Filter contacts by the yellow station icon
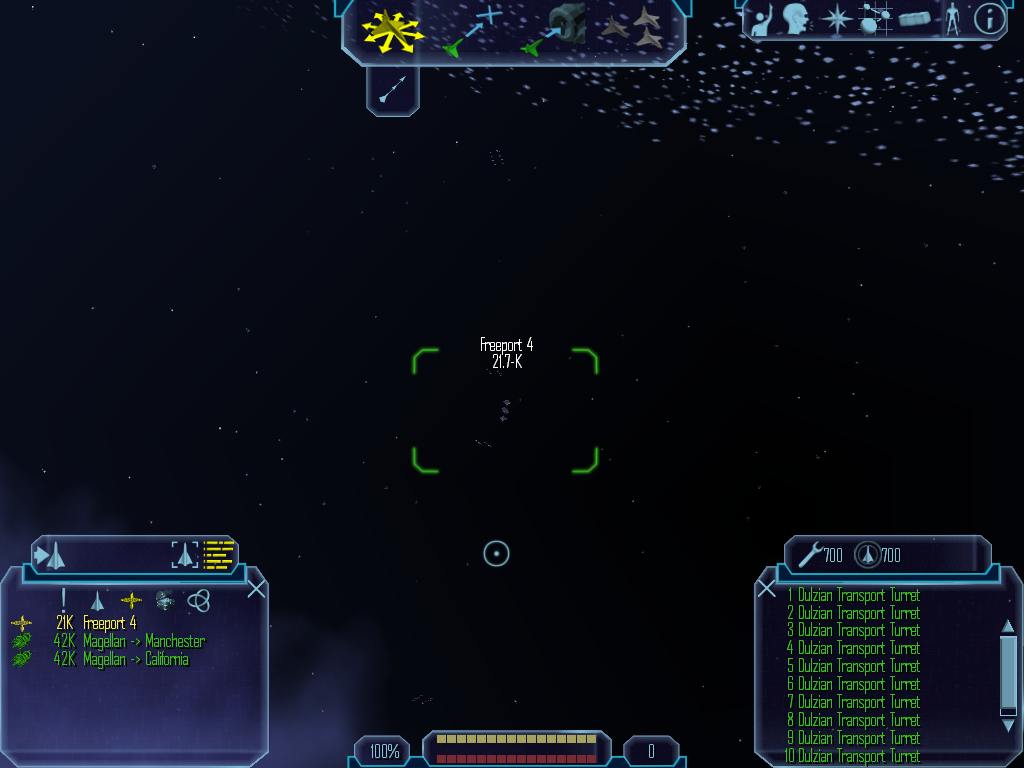 [x=131, y=600]
